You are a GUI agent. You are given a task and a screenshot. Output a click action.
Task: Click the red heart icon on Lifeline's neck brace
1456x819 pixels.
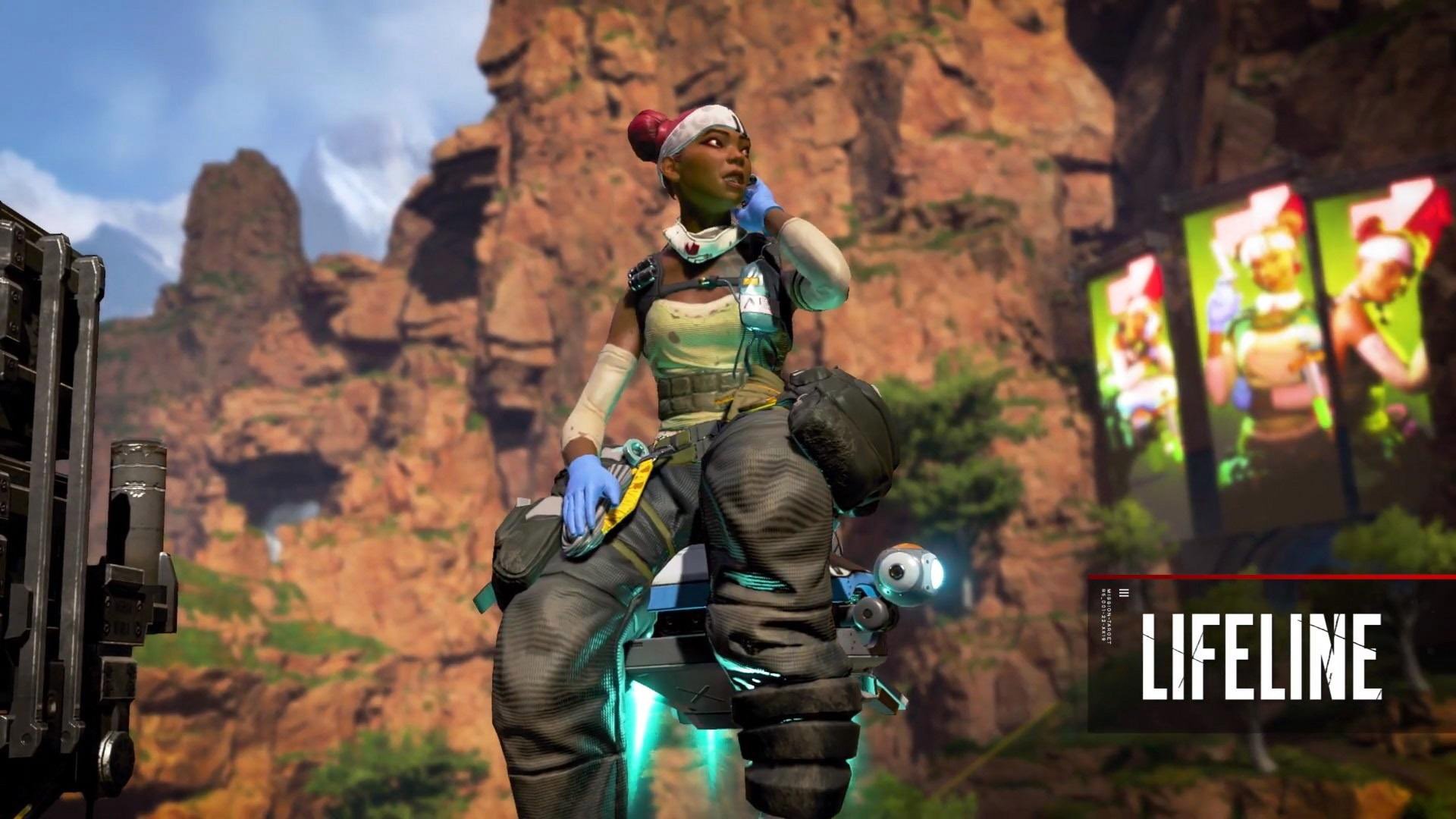(690, 246)
